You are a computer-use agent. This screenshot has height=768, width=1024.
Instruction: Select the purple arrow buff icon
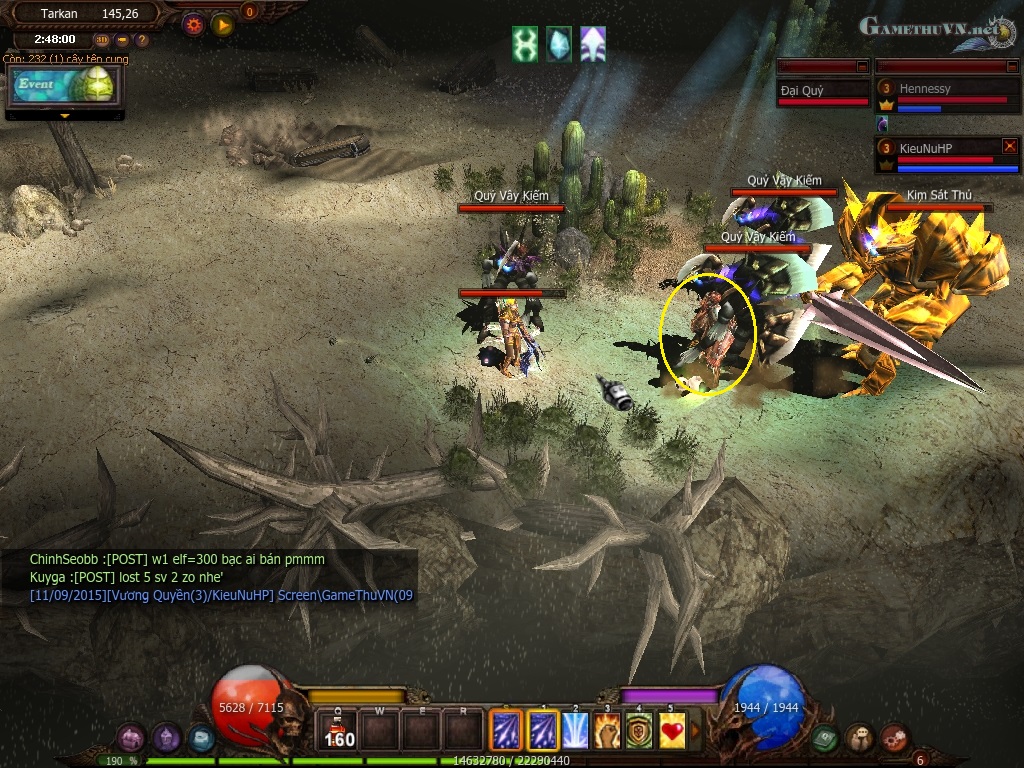(593, 44)
